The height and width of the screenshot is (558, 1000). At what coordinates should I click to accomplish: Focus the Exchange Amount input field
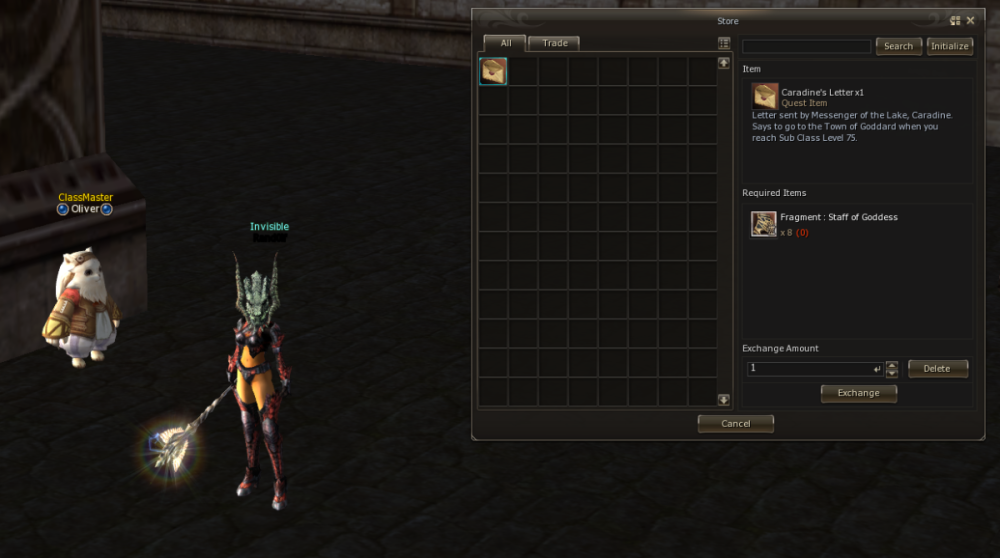[810, 369]
